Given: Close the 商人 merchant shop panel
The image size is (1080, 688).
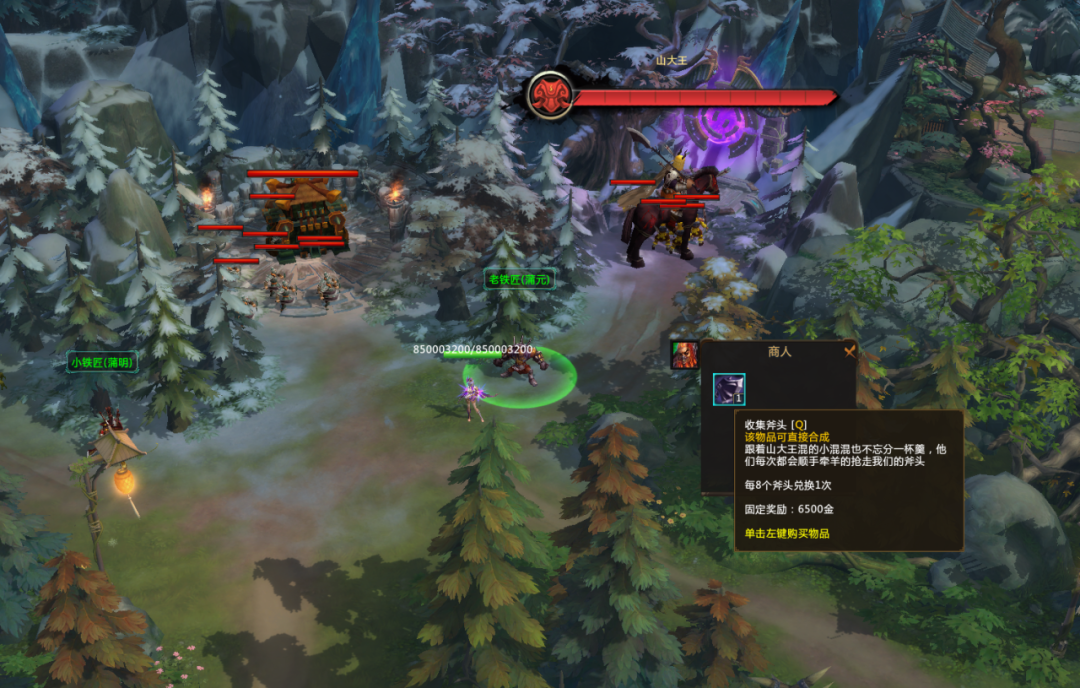Looking at the screenshot, I should [850, 351].
